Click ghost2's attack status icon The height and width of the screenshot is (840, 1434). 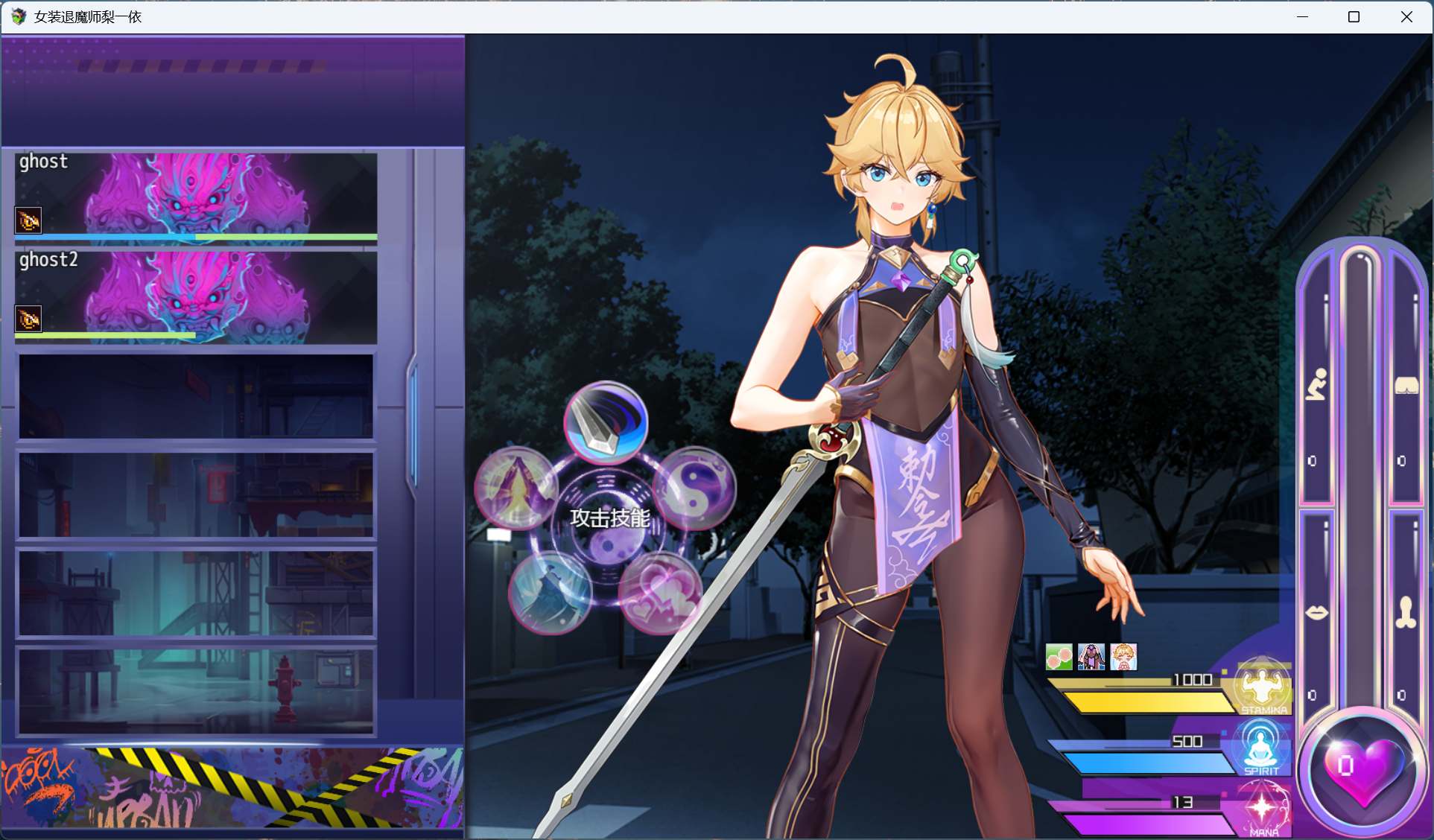coord(28,319)
